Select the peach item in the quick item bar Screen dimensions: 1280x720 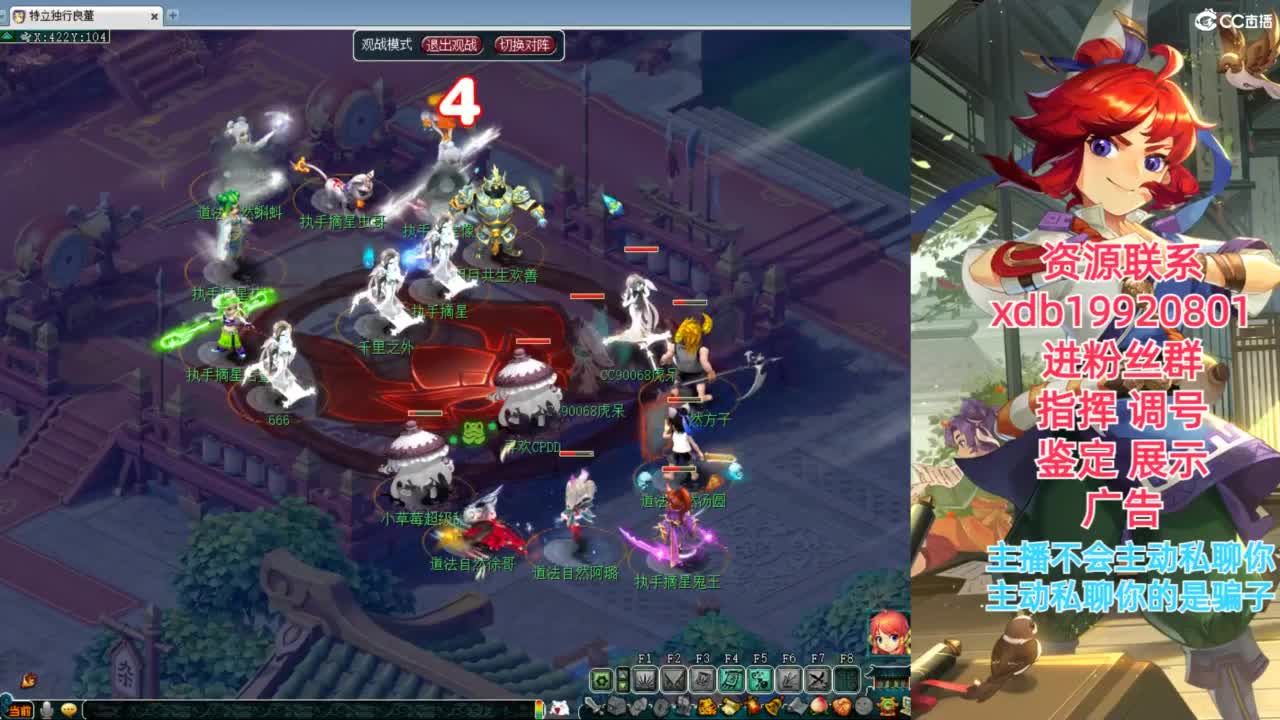(x=817, y=706)
